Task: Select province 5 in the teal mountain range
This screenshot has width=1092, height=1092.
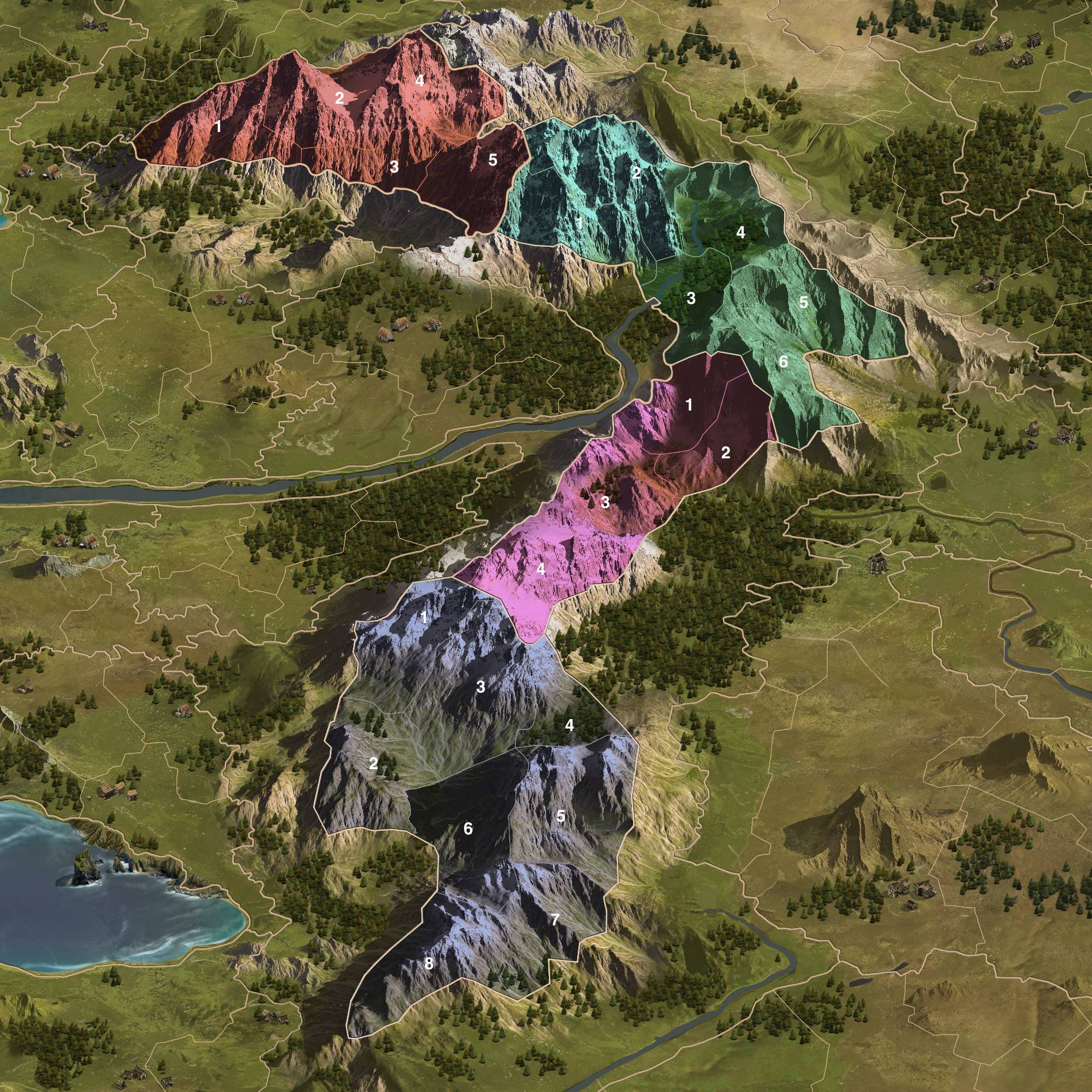Action: [x=803, y=302]
